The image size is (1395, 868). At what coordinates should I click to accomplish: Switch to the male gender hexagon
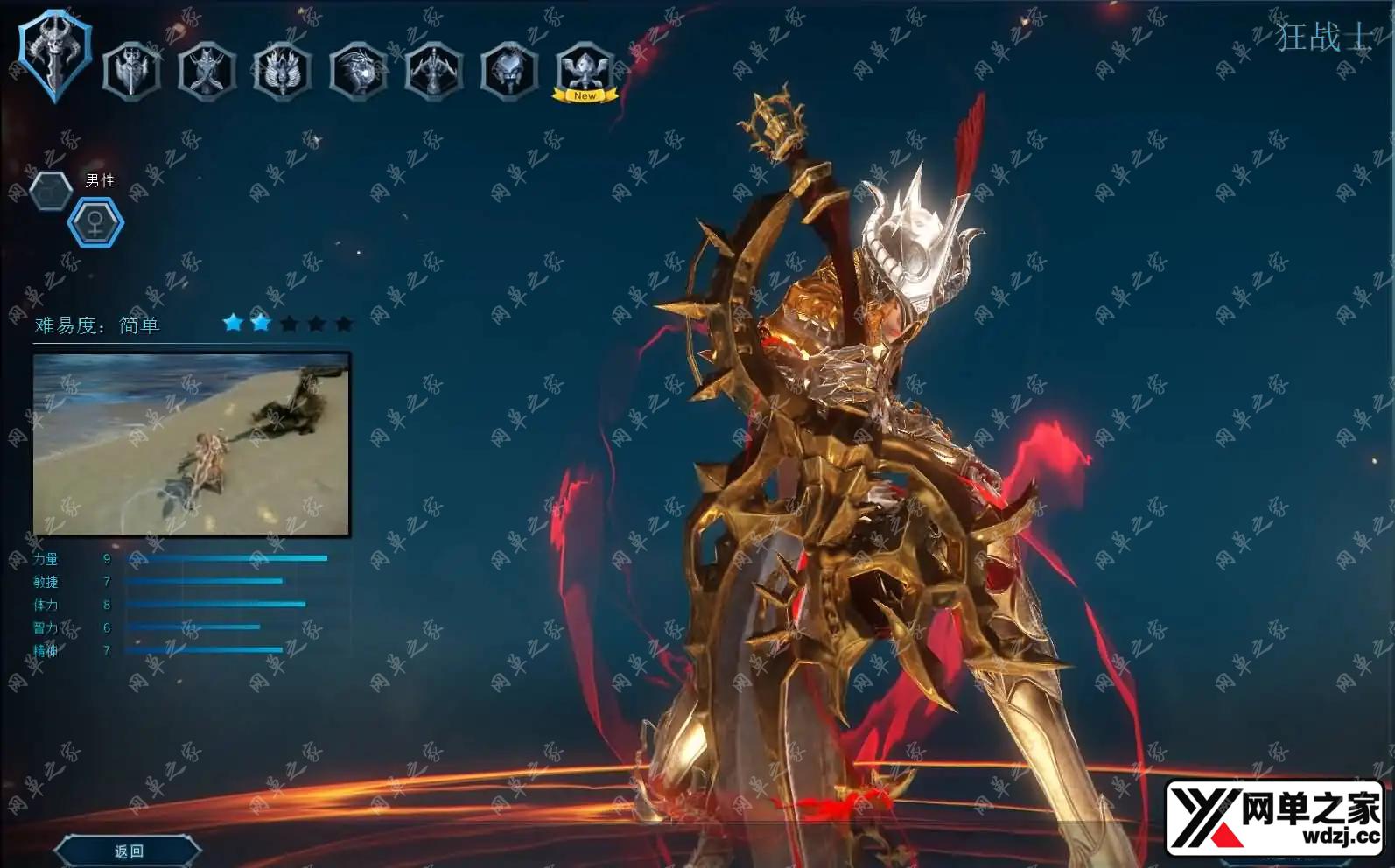(51, 189)
